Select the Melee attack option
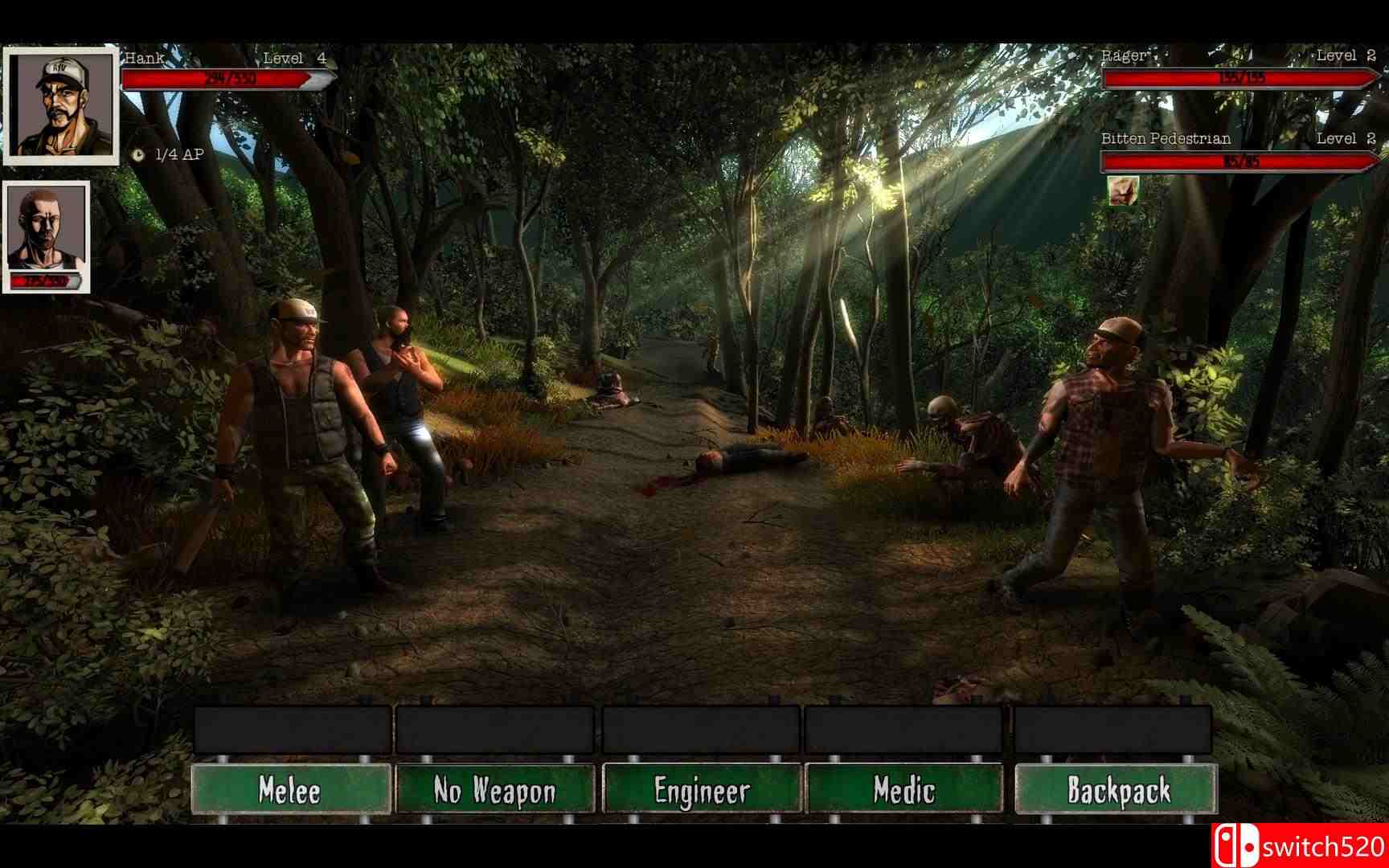The image size is (1389, 868). tap(289, 792)
